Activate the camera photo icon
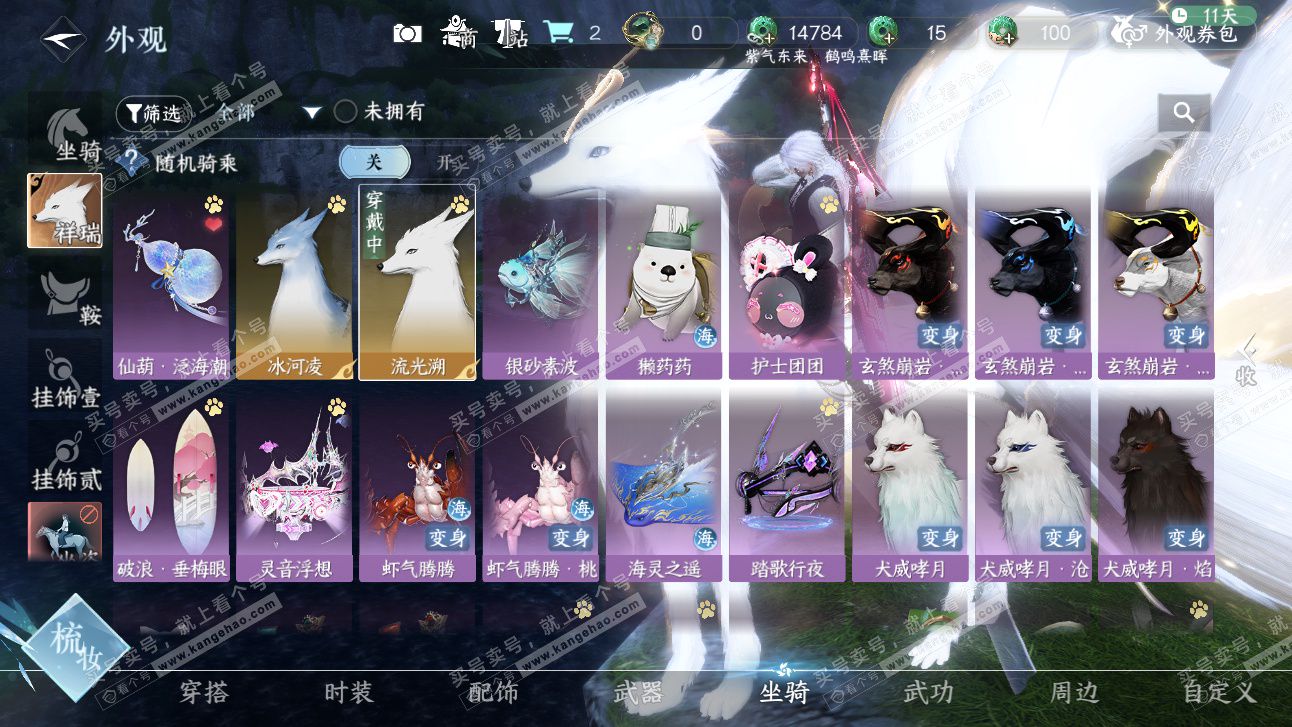The image size is (1292, 727). [x=407, y=33]
